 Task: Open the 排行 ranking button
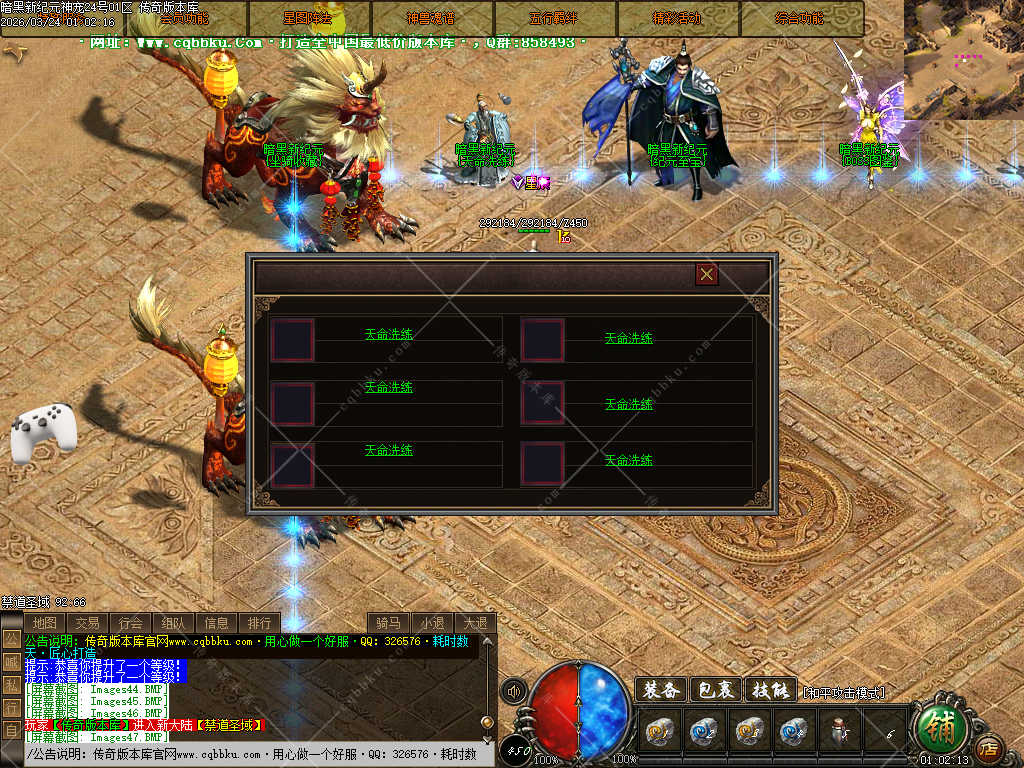click(259, 623)
